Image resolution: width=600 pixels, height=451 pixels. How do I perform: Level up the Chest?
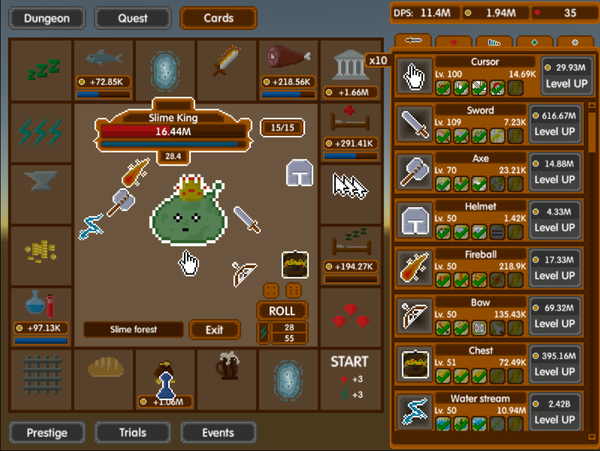tap(563, 371)
